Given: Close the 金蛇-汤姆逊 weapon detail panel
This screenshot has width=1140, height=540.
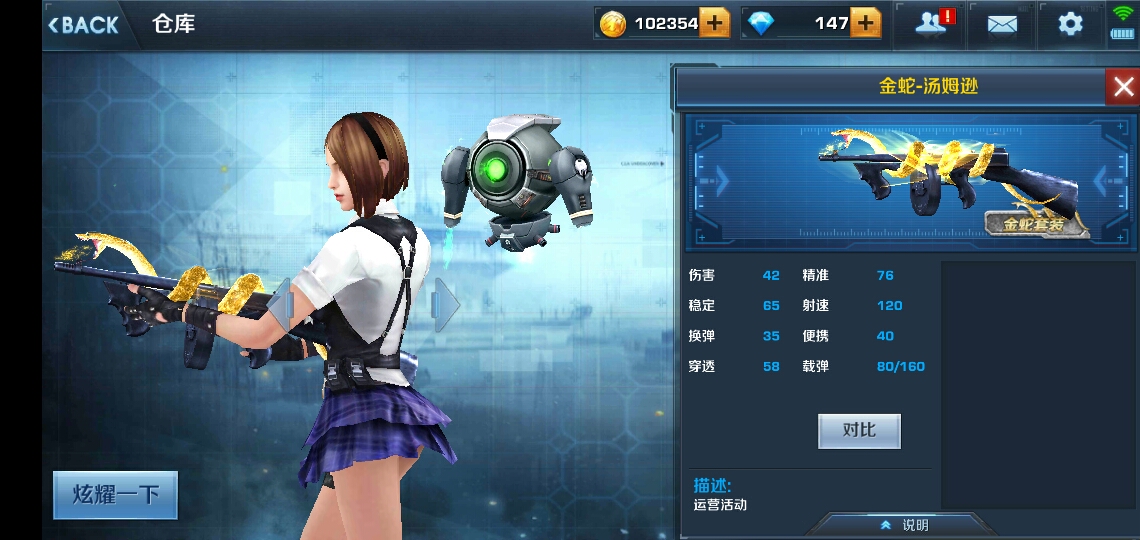Looking at the screenshot, I should point(1122,87).
